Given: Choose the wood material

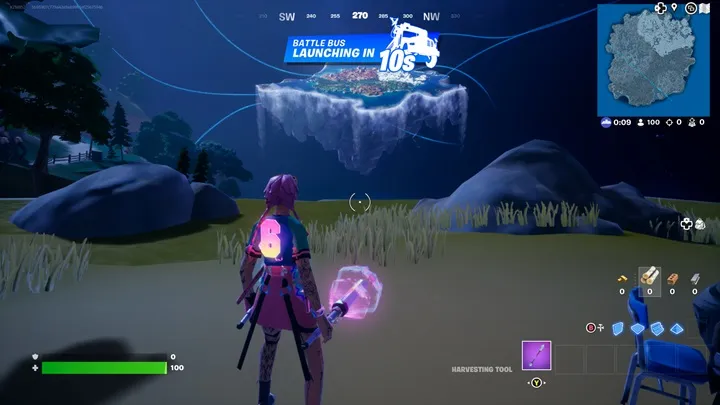Looking at the screenshot, I should pos(650,277).
